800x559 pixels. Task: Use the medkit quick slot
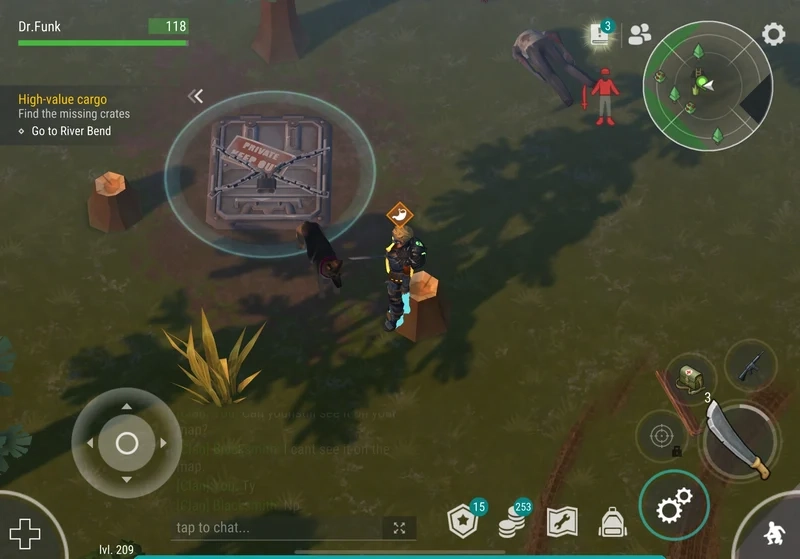click(x=688, y=378)
